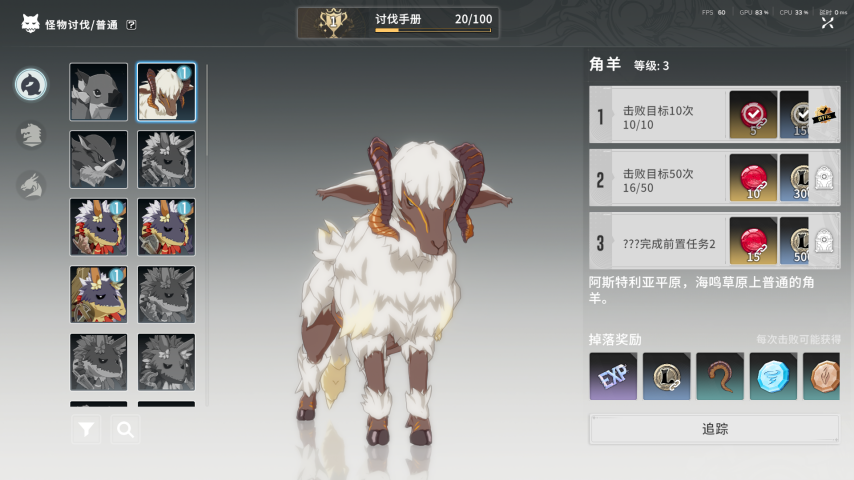Close the monster hunt screen
The image size is (854, 480).
[x=827, y=22]
